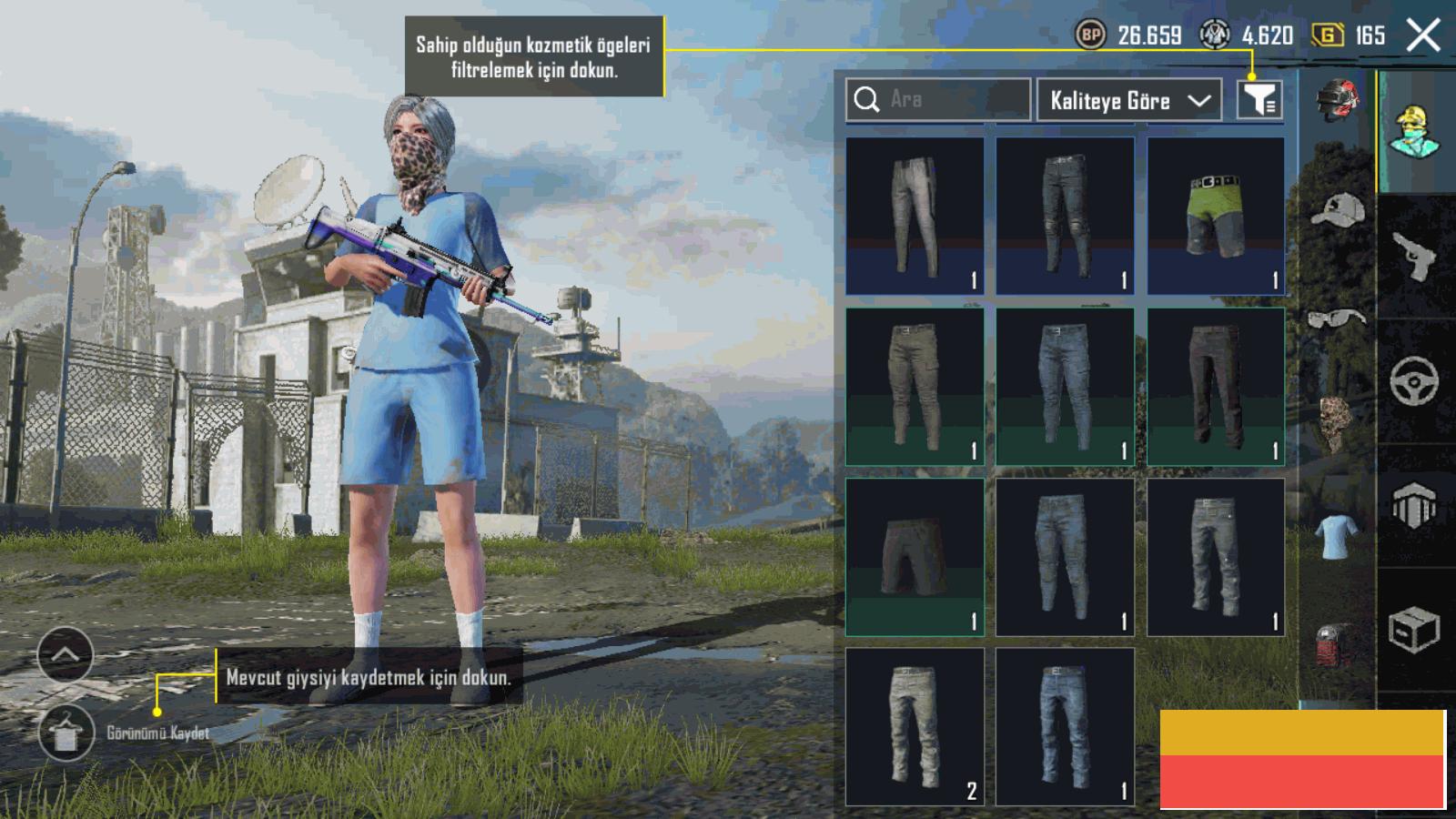Switch to the steering wheel vehicles tab
The height and width of the screenshot is (819, 1456).
click(1416, 380)
